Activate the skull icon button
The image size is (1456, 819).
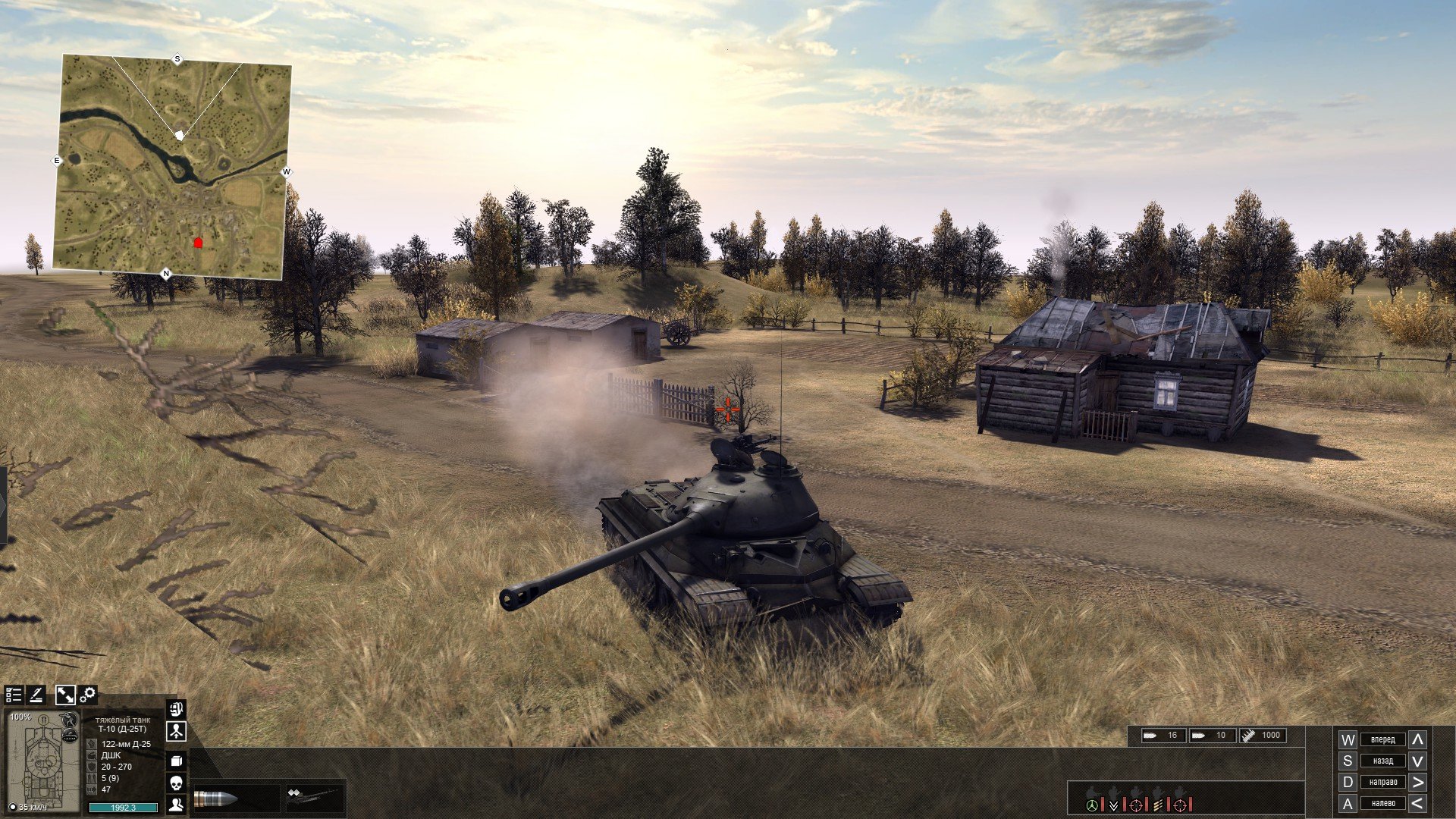click(x=176, y=783)
